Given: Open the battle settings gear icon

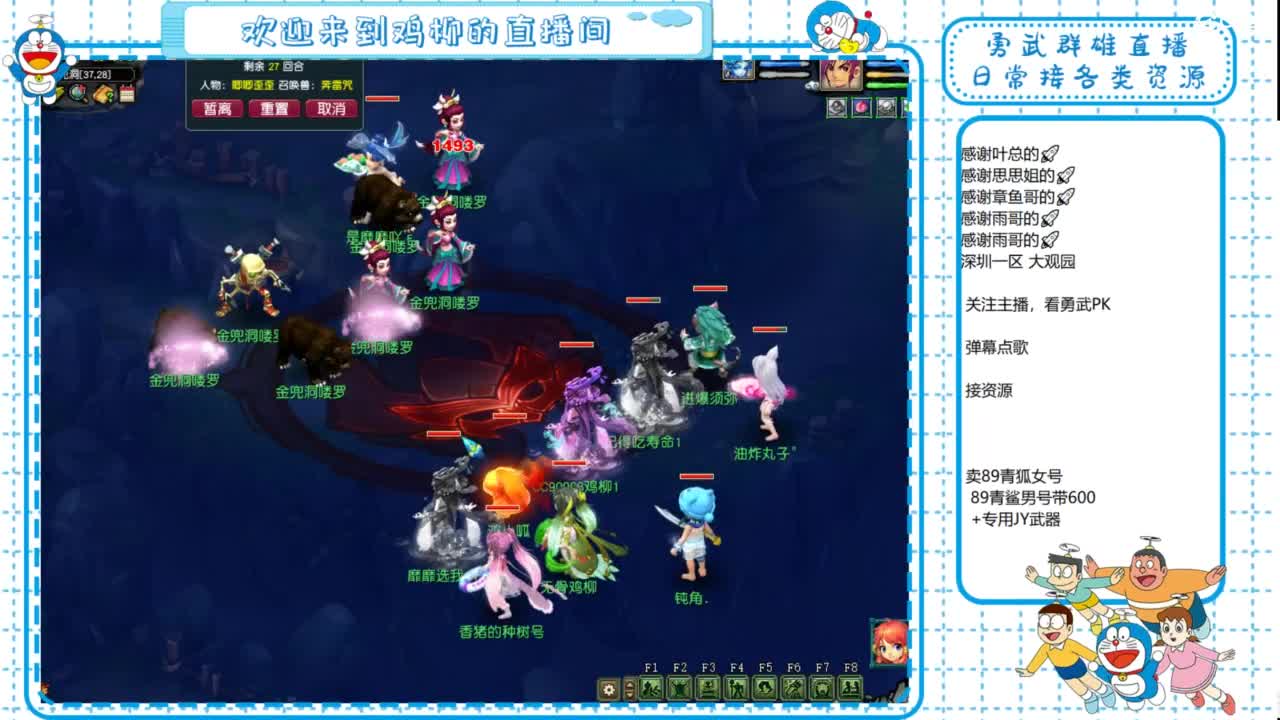Looking at the screenshot, I should click(x=608, y=687).
